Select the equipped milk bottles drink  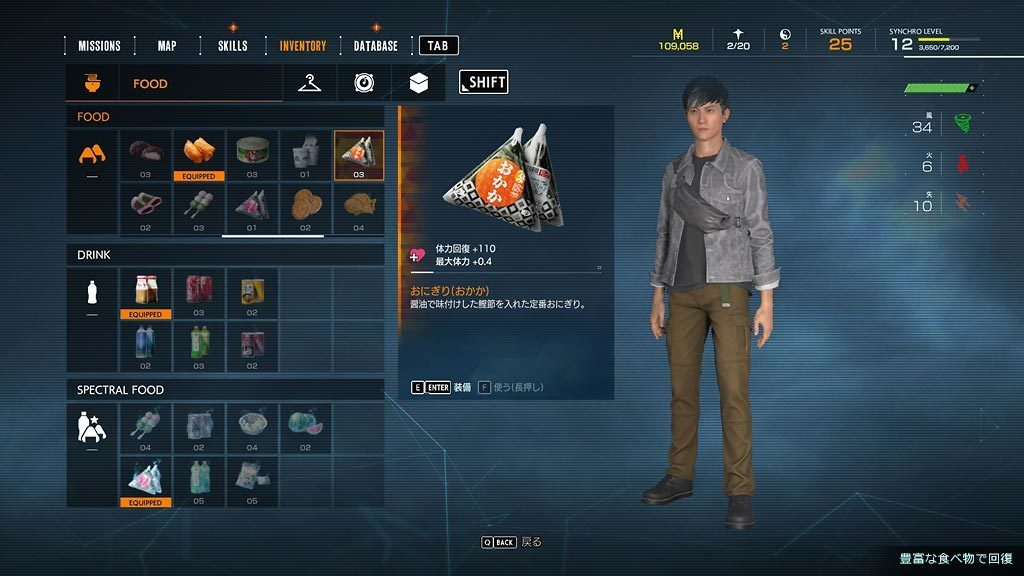tap(146, 292)
